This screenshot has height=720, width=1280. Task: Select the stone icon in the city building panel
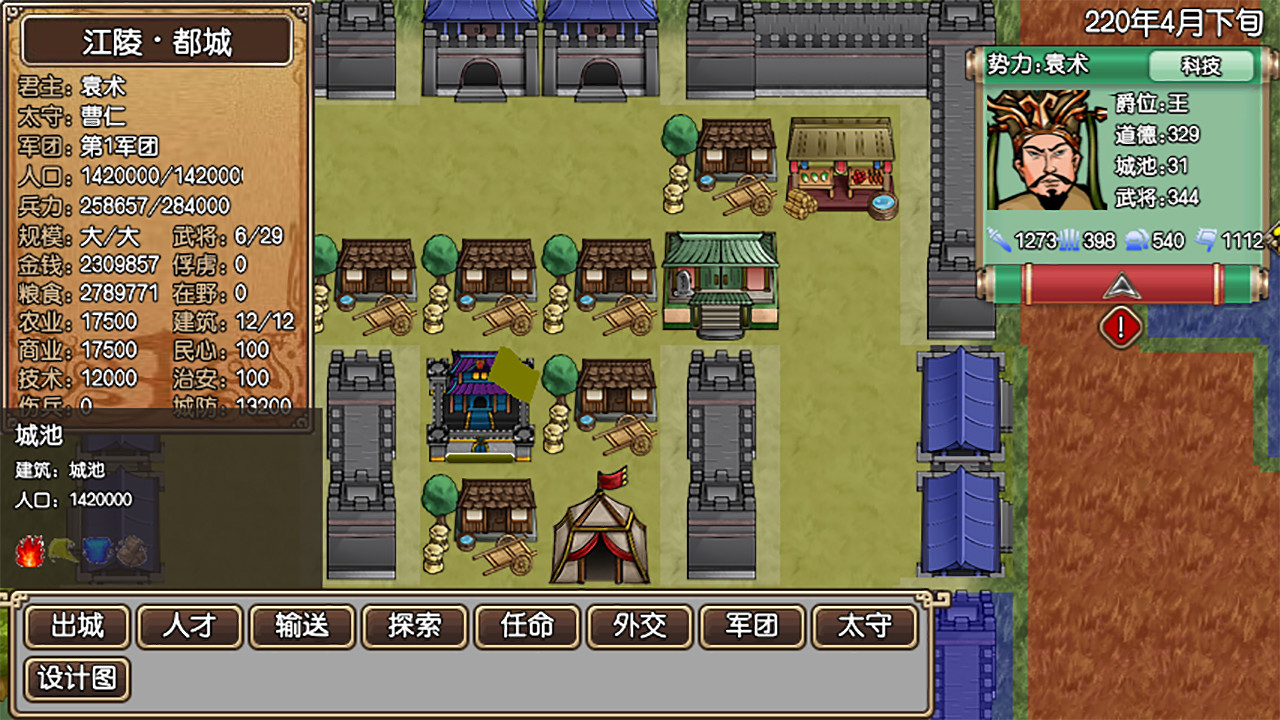point(131,551)
